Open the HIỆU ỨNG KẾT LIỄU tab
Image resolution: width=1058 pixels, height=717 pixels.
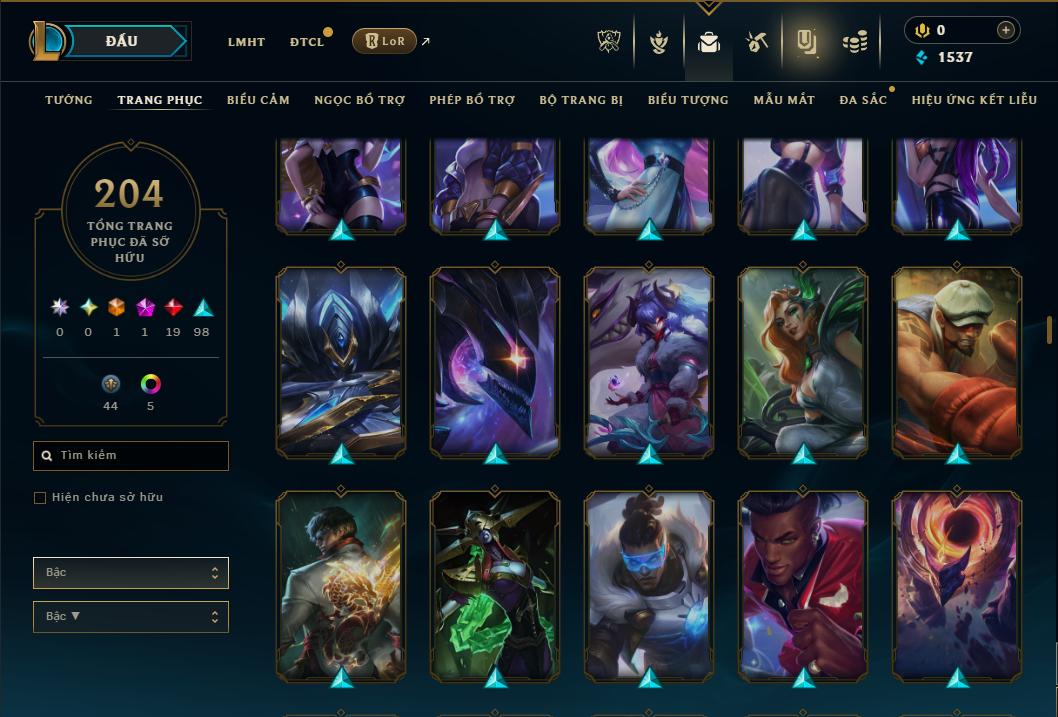point(976,100)
